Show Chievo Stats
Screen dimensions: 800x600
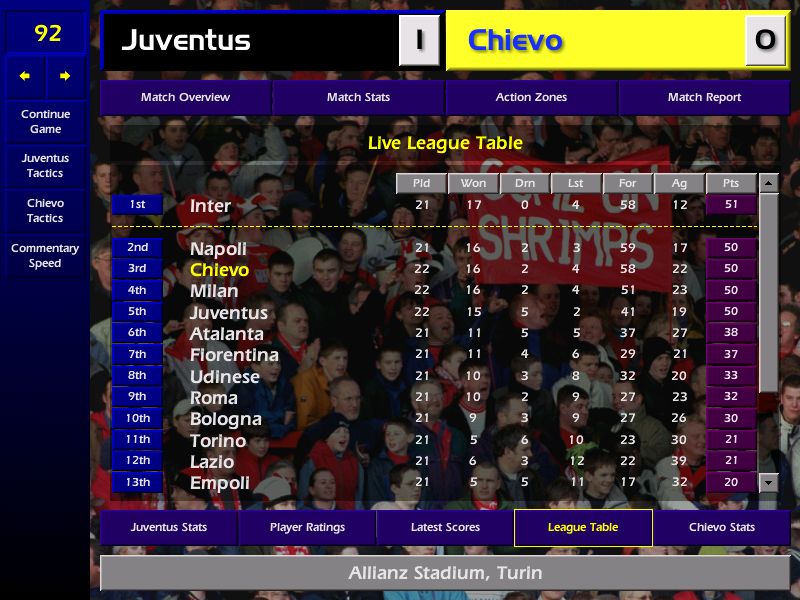tap(721, 527)
